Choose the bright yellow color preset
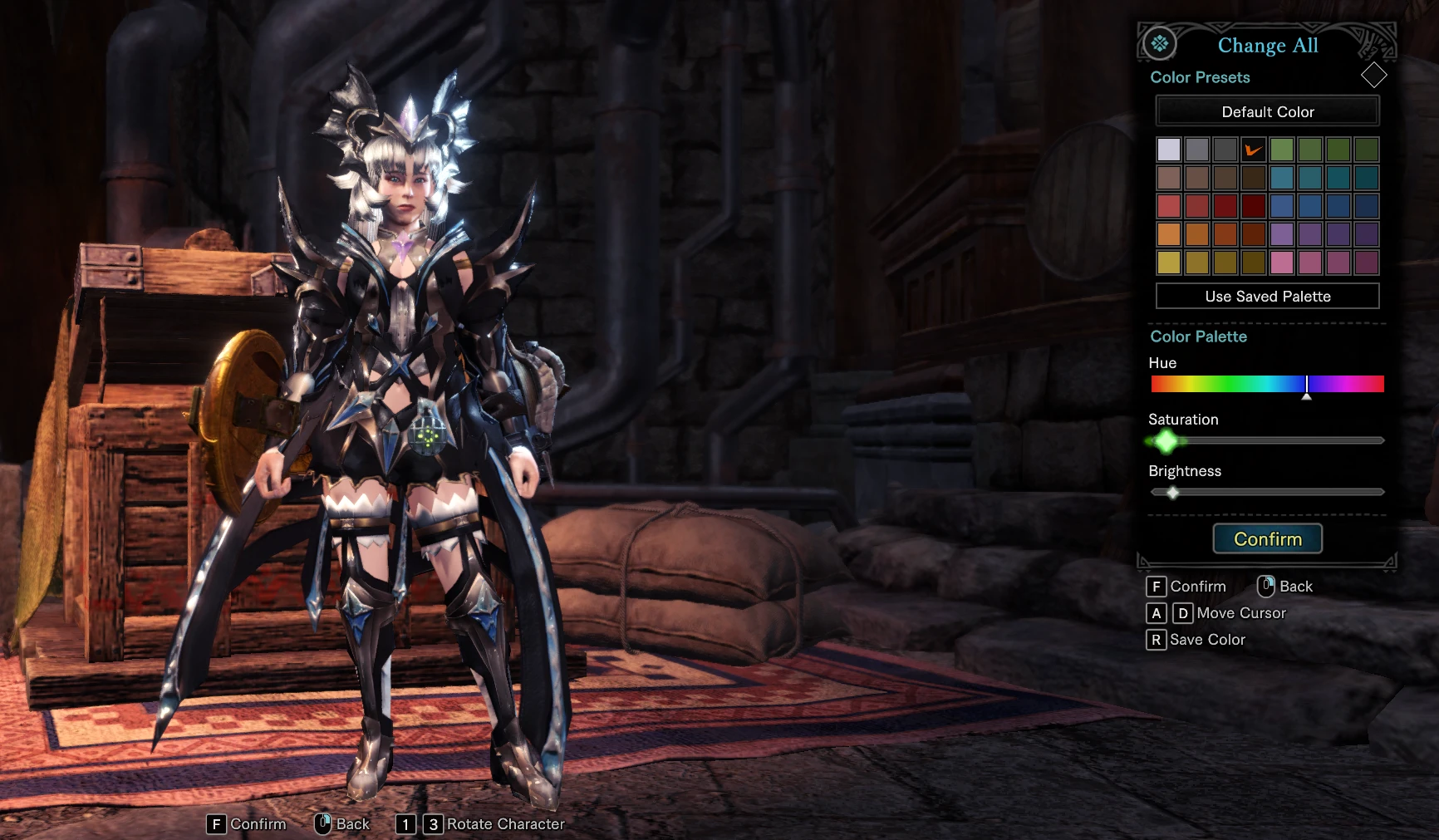Viewport: 1439px width, 840px height. click(1169, 263)
